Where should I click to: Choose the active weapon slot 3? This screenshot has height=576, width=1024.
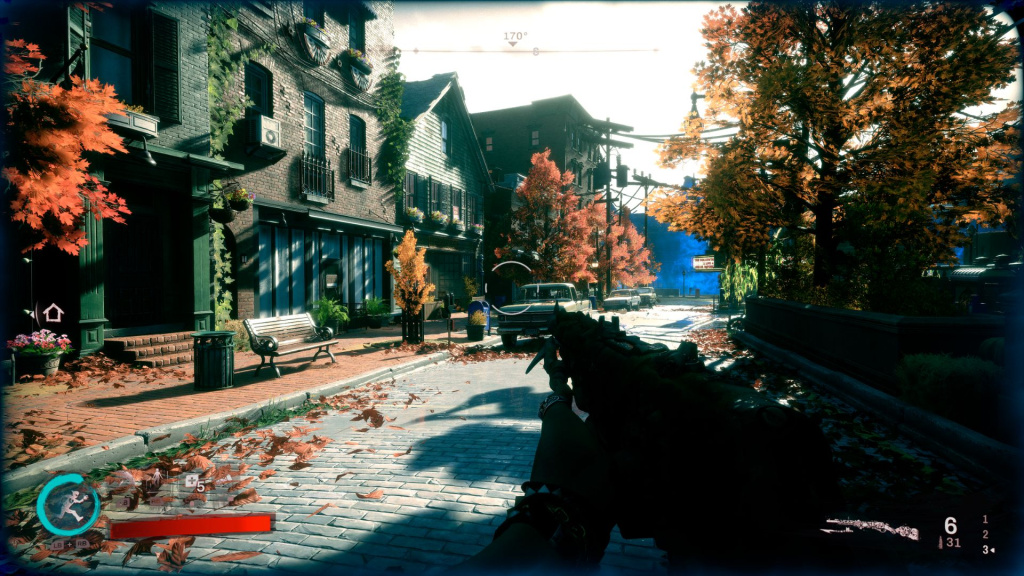[x=985, y=549]
